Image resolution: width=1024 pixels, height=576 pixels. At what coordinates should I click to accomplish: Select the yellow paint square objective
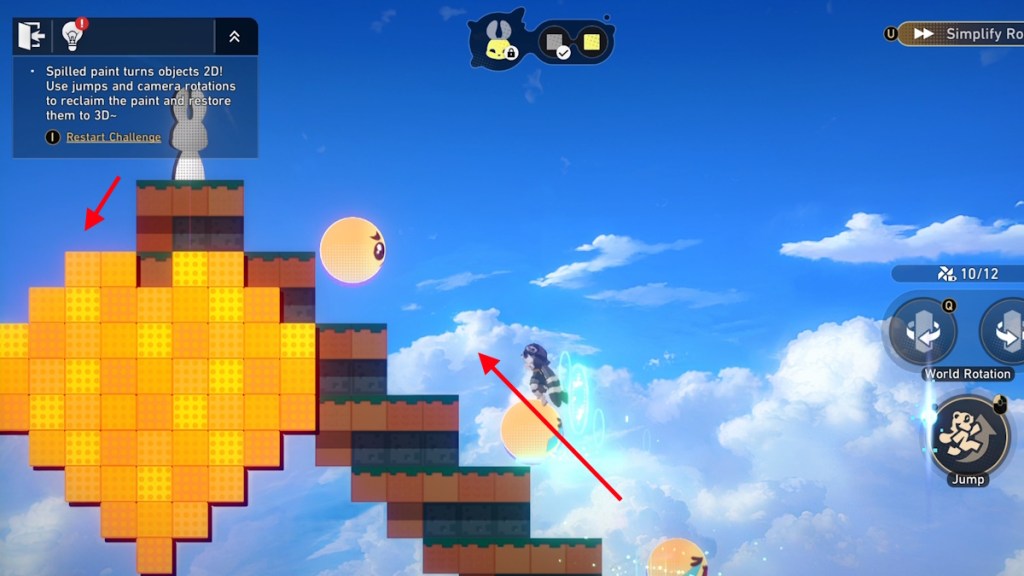tap(591, 42)
